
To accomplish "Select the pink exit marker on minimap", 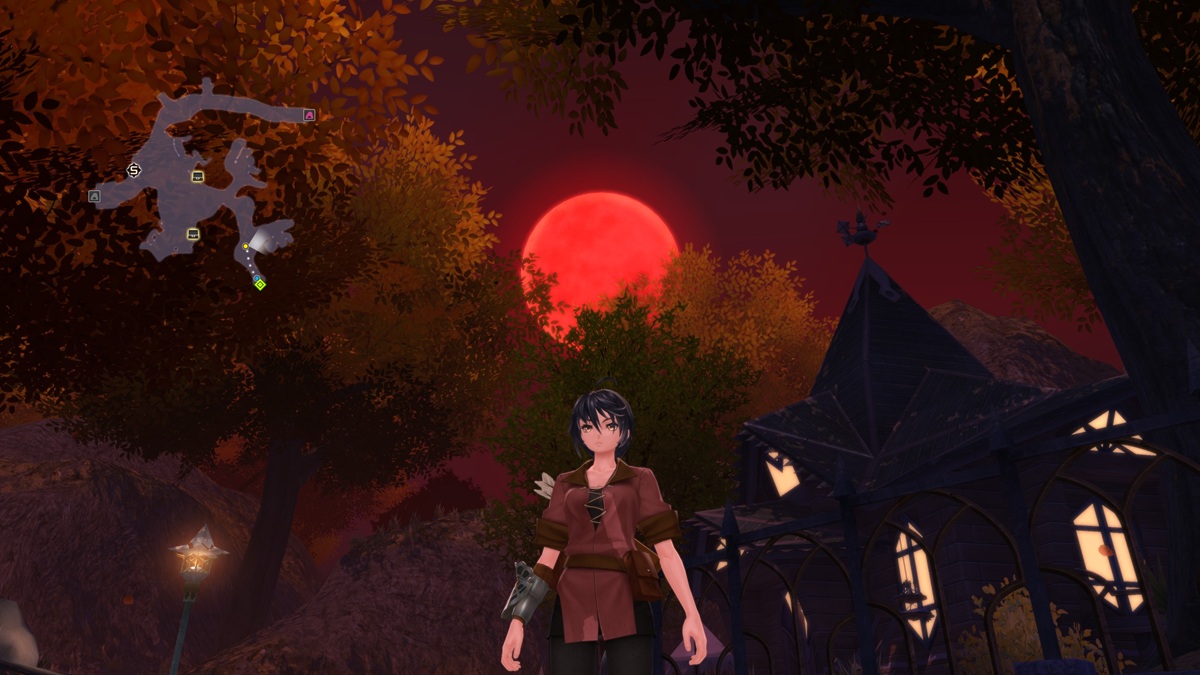I will [x=309, y=115].
